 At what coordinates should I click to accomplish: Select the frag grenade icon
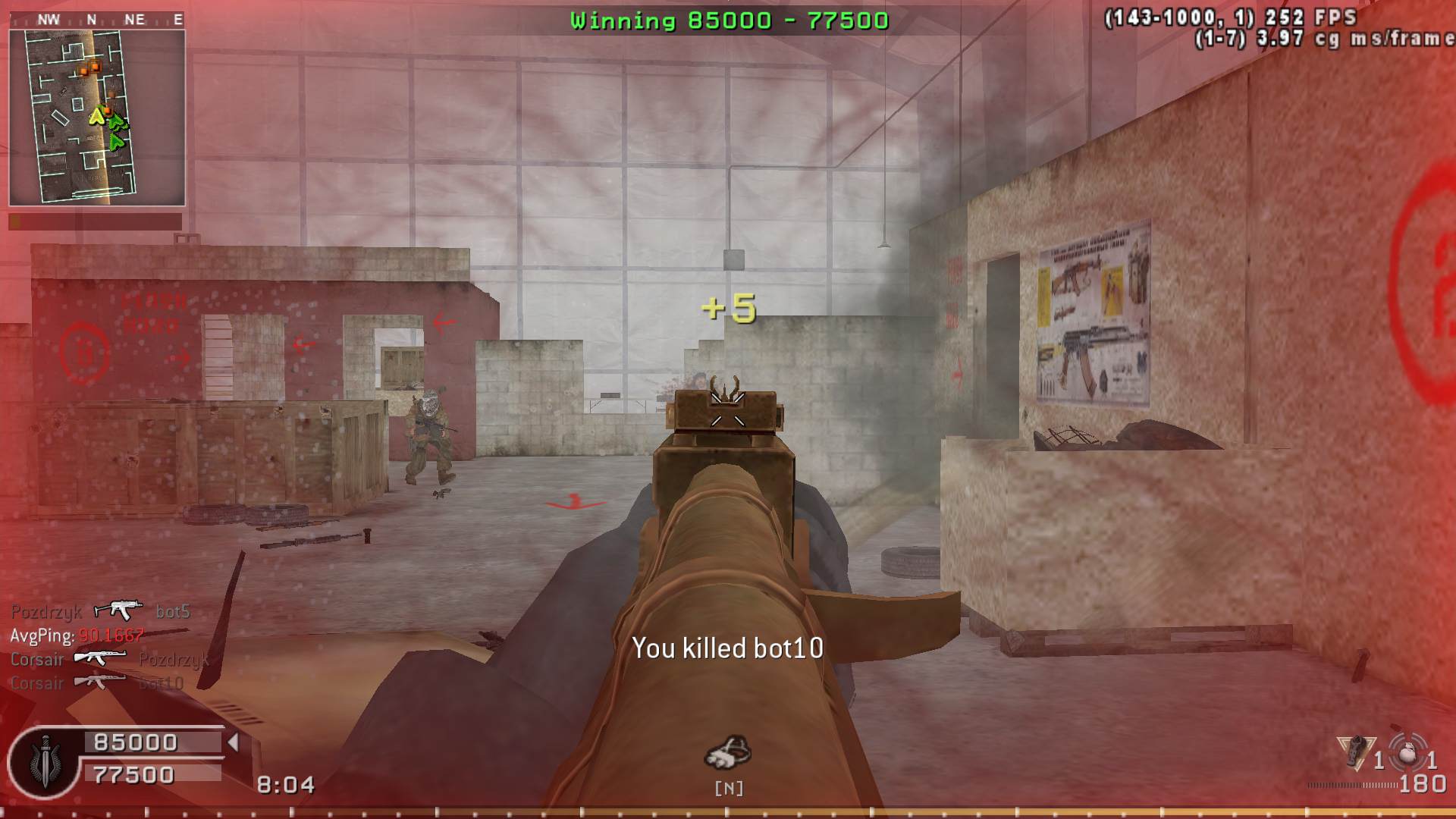tap(1407, 753)
